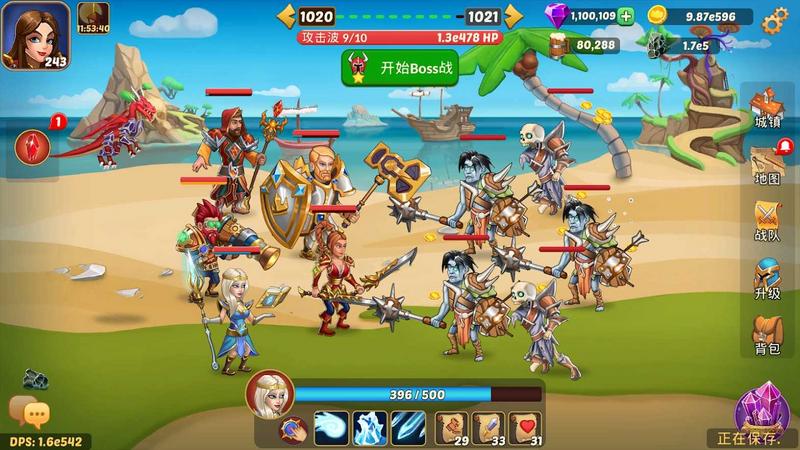Open the player avatar profile
Screen dimensions: 800x450
pyautogui.click(x=36, y=34)
